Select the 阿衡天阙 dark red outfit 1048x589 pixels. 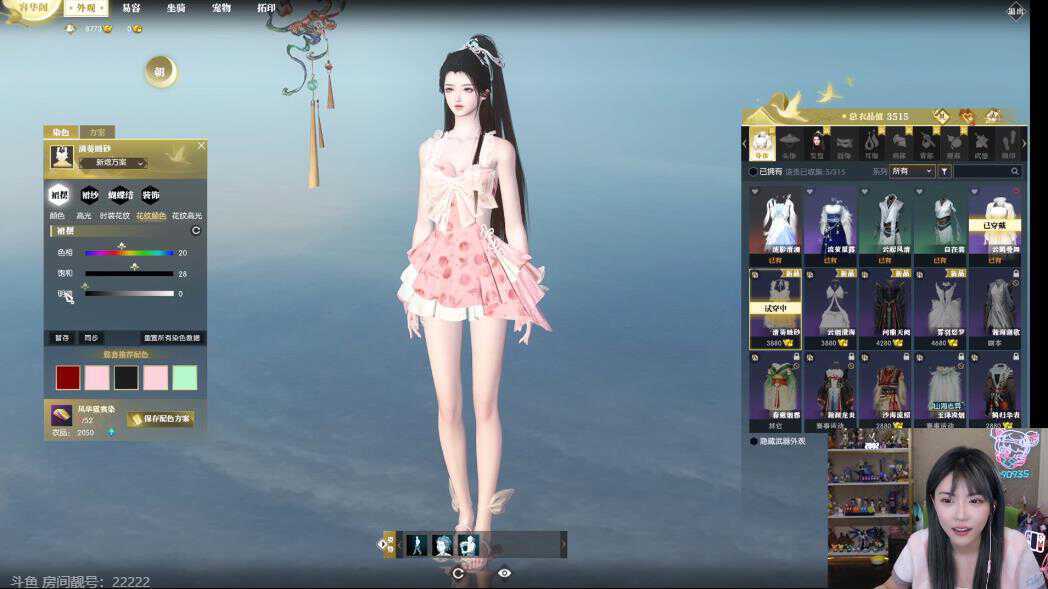pos(885,305)
